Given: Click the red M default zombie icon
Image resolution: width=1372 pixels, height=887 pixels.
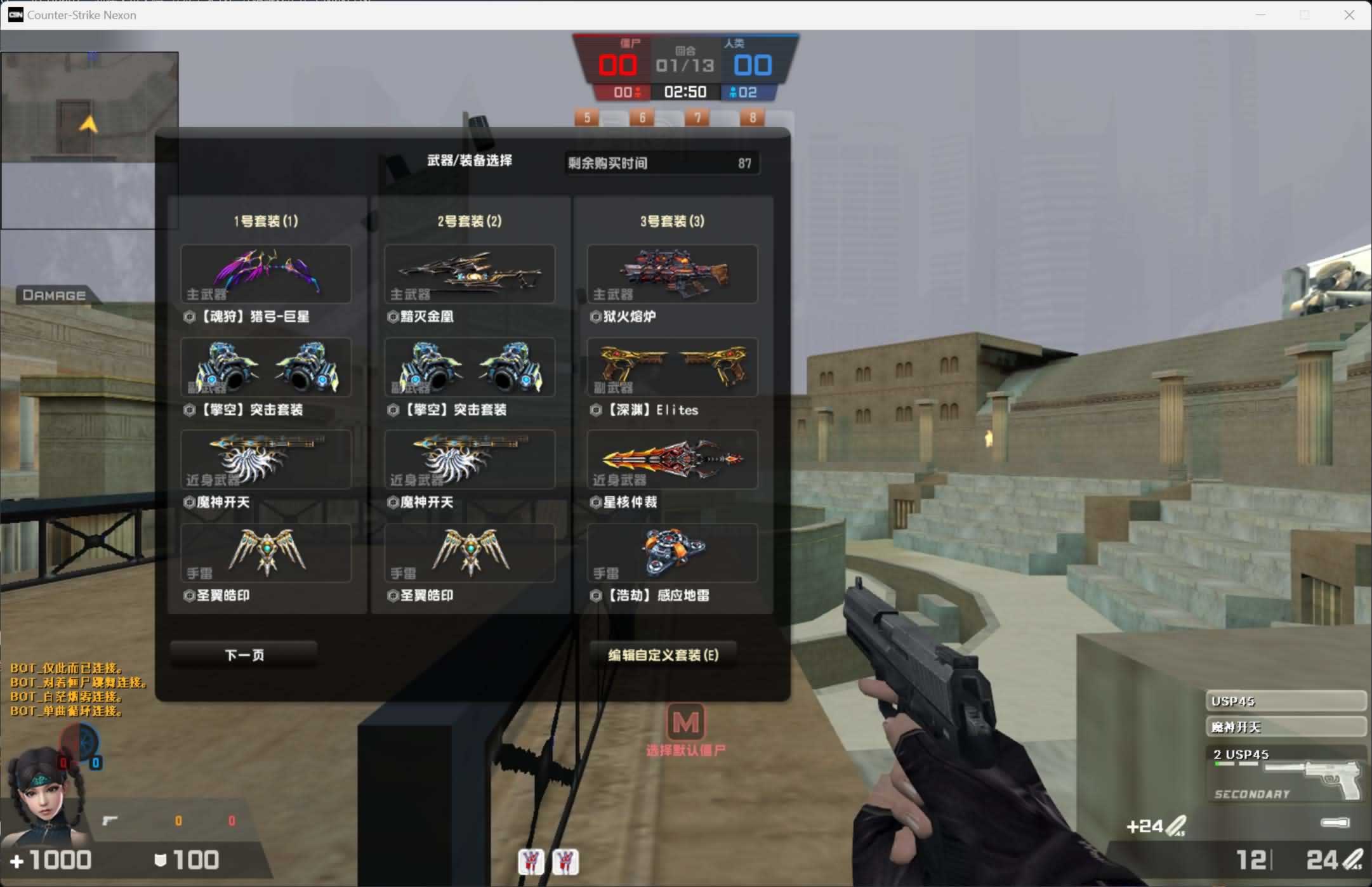Looking at the screenshot, I should point(685,722).
